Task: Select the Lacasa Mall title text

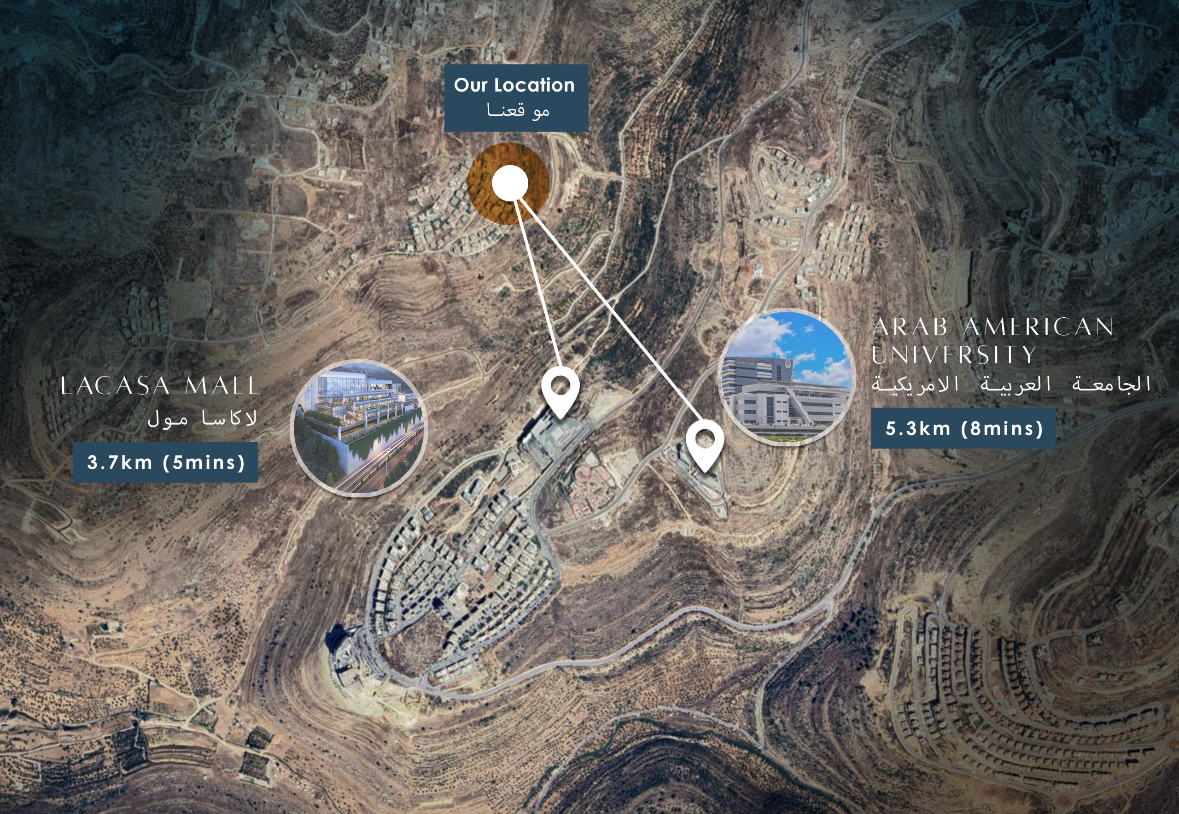Action: pos(160,386)
